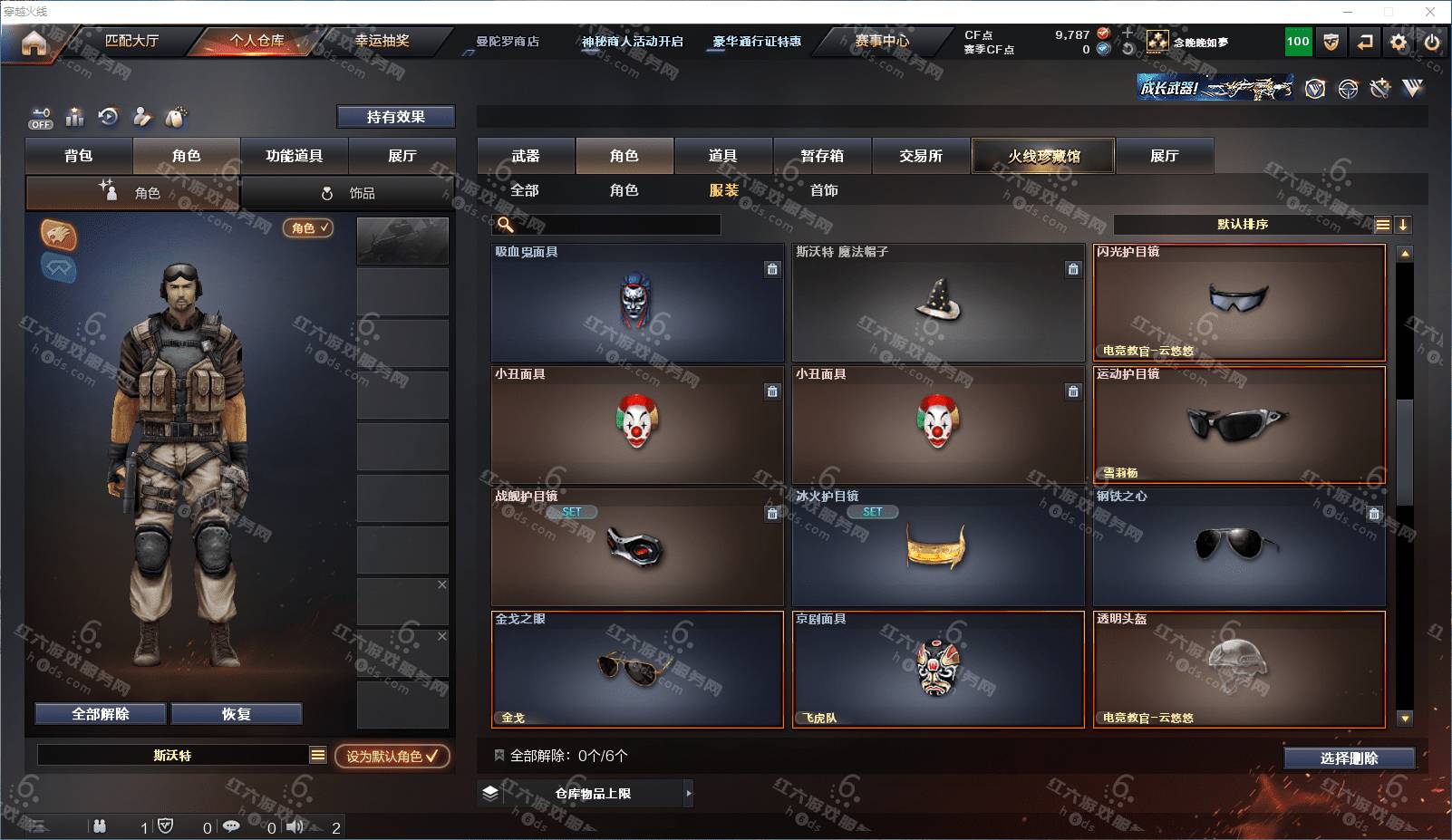Screen dimensions: 1452x840
Task: Open the 武器 weapons tab
Action: 526,156
